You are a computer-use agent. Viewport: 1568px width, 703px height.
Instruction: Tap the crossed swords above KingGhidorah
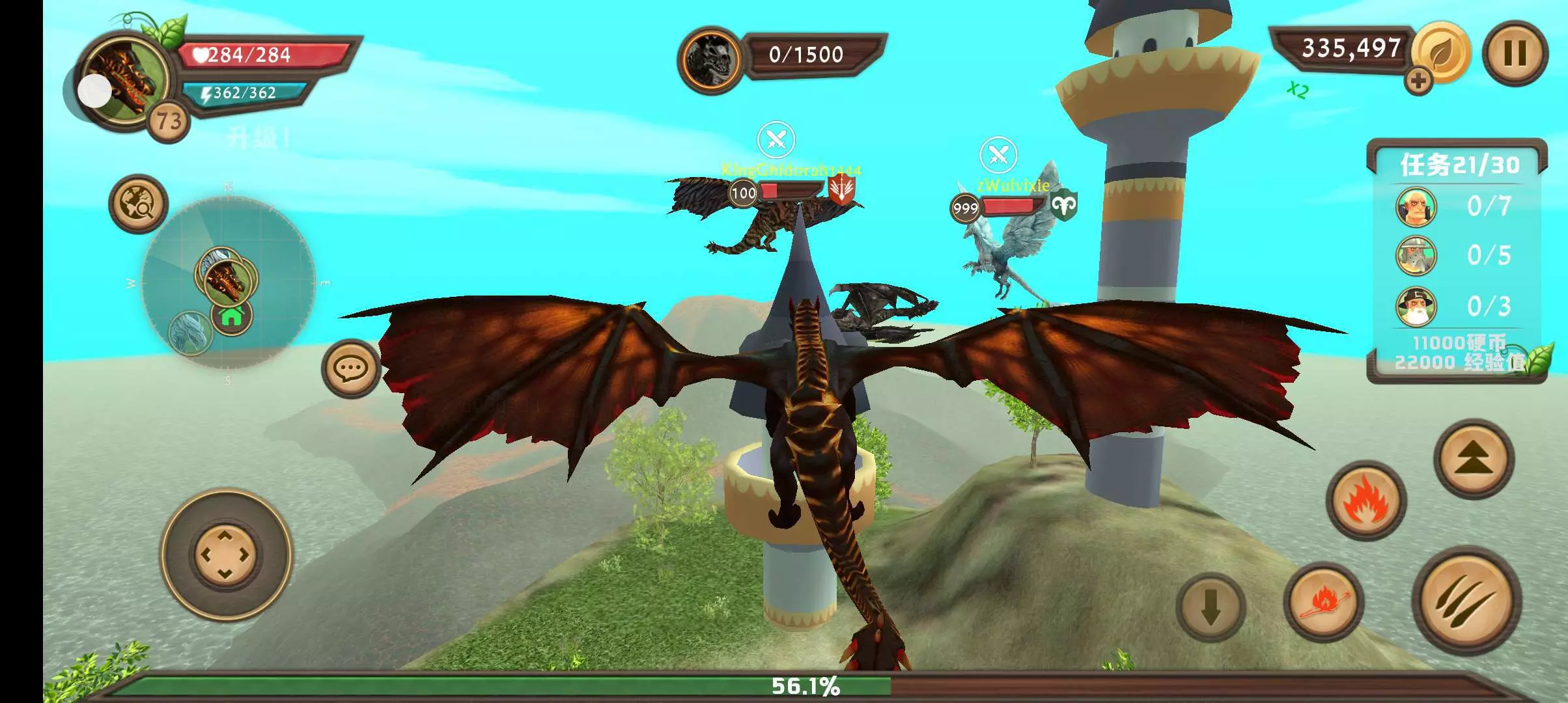pos(776,139)
